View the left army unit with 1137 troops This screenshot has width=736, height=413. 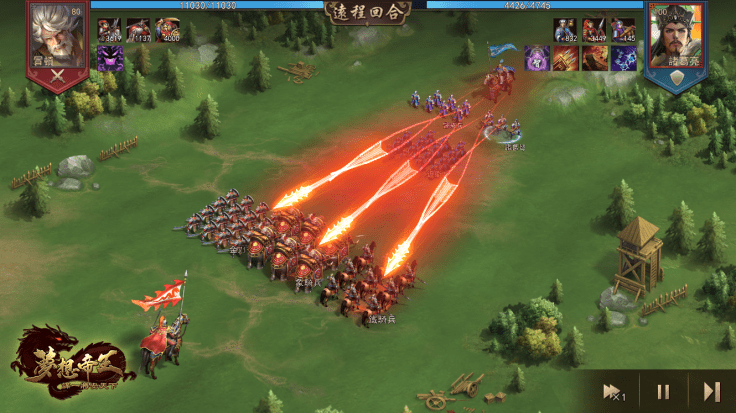pyautogui.click(x=139, y=31)
